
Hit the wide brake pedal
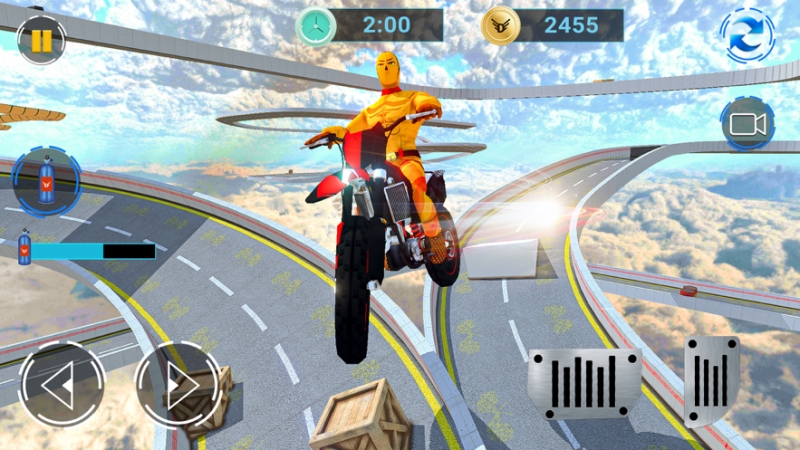pyautogui.click(x=584, y=383)
